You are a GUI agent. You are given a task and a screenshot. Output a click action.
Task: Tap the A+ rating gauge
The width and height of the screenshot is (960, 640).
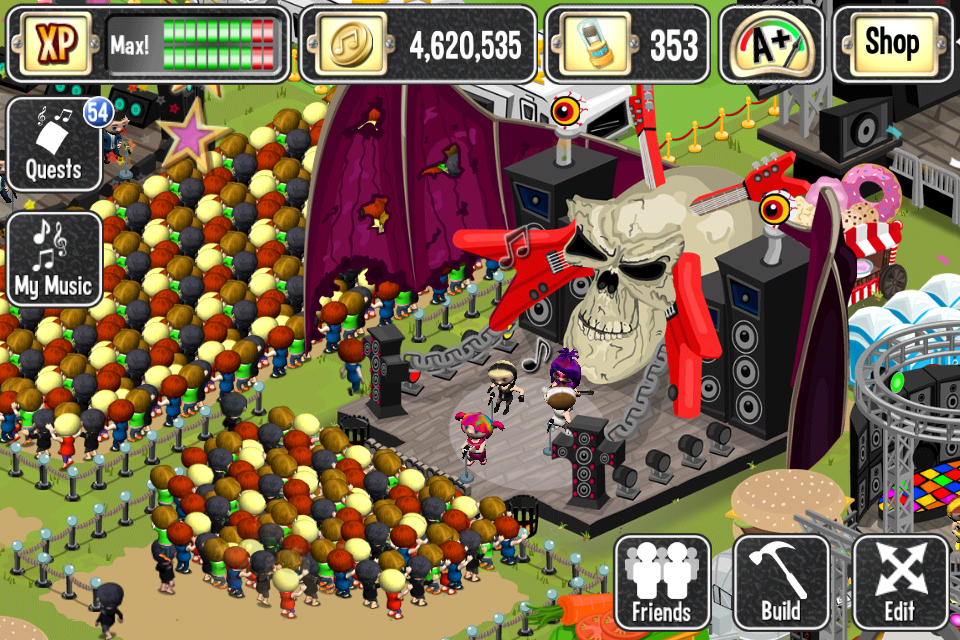tap(771, 44)
